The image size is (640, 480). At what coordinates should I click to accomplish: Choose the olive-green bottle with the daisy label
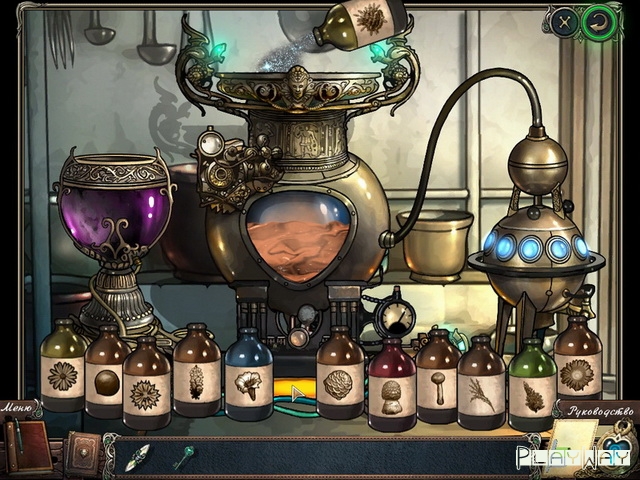click(x=63, y=370)
